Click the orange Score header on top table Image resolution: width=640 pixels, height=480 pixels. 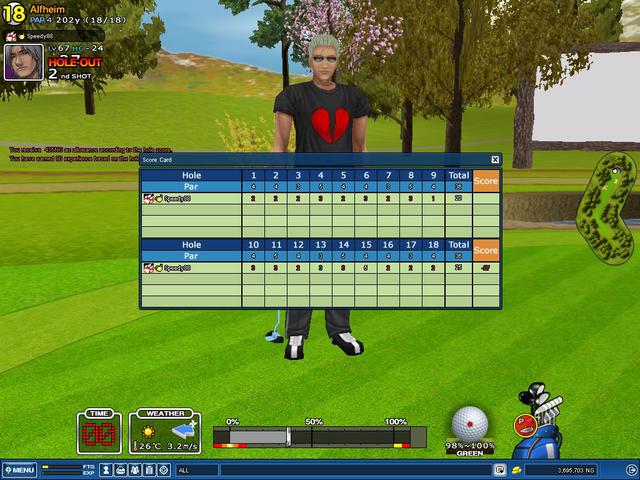tap(485, 181)
